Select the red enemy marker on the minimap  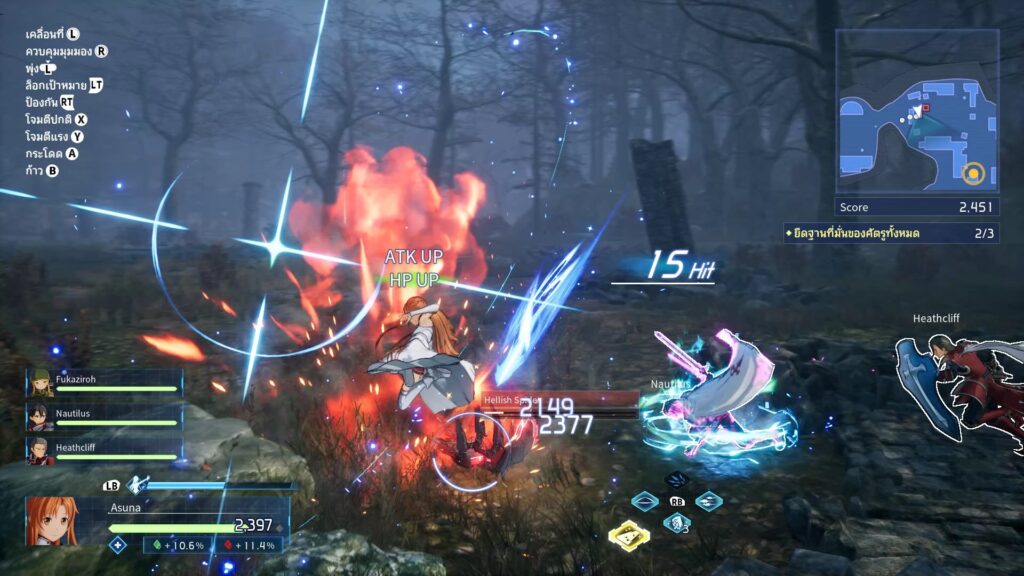click(926, 107)
